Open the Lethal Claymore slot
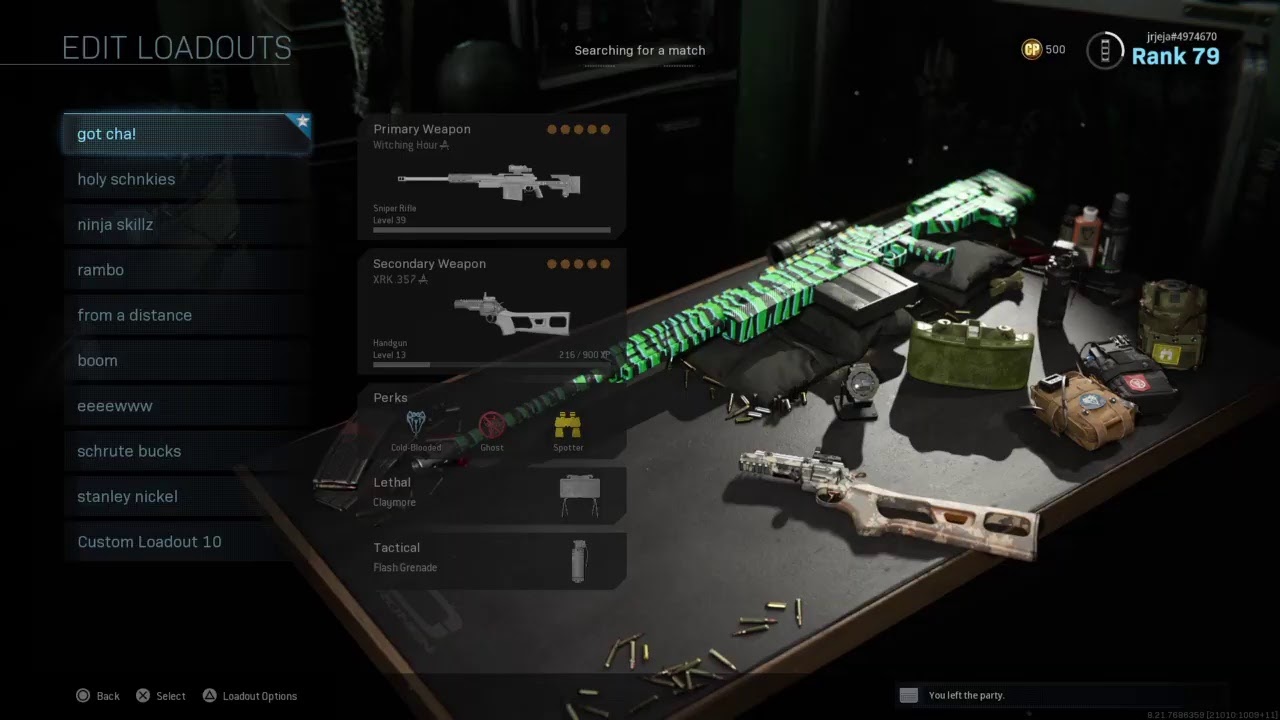Screen dimensions: 1280x720 pyautogui.click(x=491, y=494)
